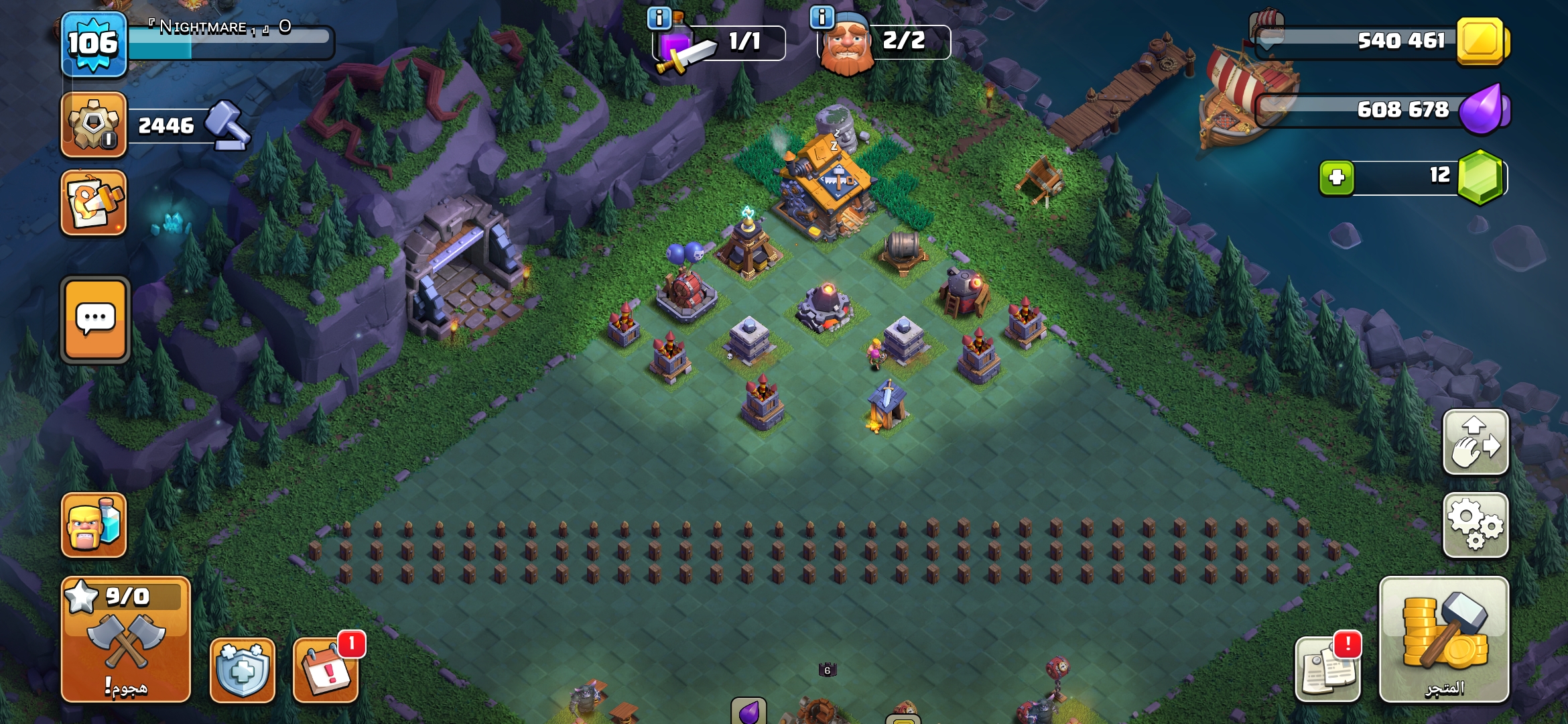1568x724 pixels.
Task: Click the gold storage resource bar
Action: 1380,42
